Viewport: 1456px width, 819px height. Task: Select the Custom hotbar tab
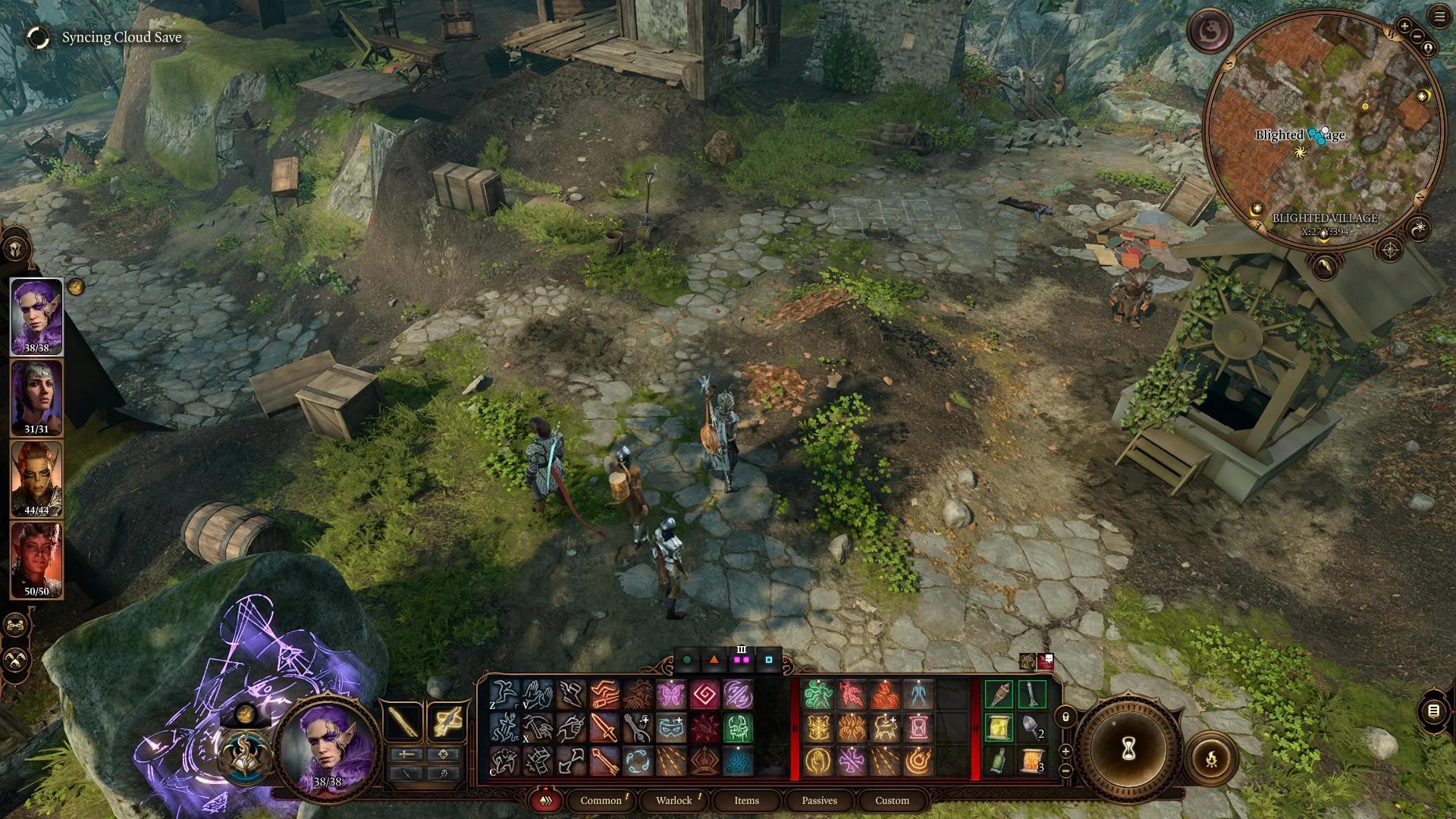pyautogui.click(x=892, y=800)
